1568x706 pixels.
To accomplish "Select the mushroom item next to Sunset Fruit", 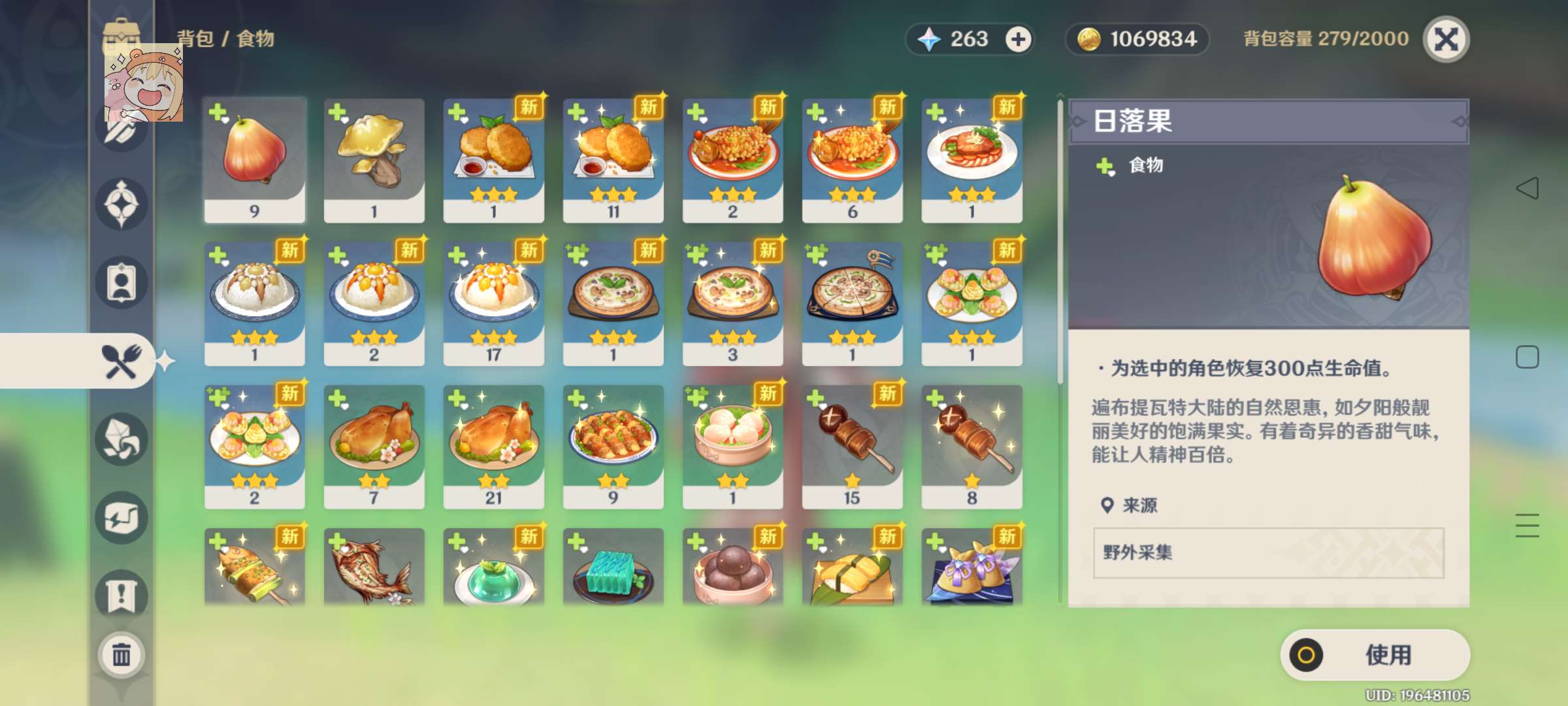I will point(374,157).
